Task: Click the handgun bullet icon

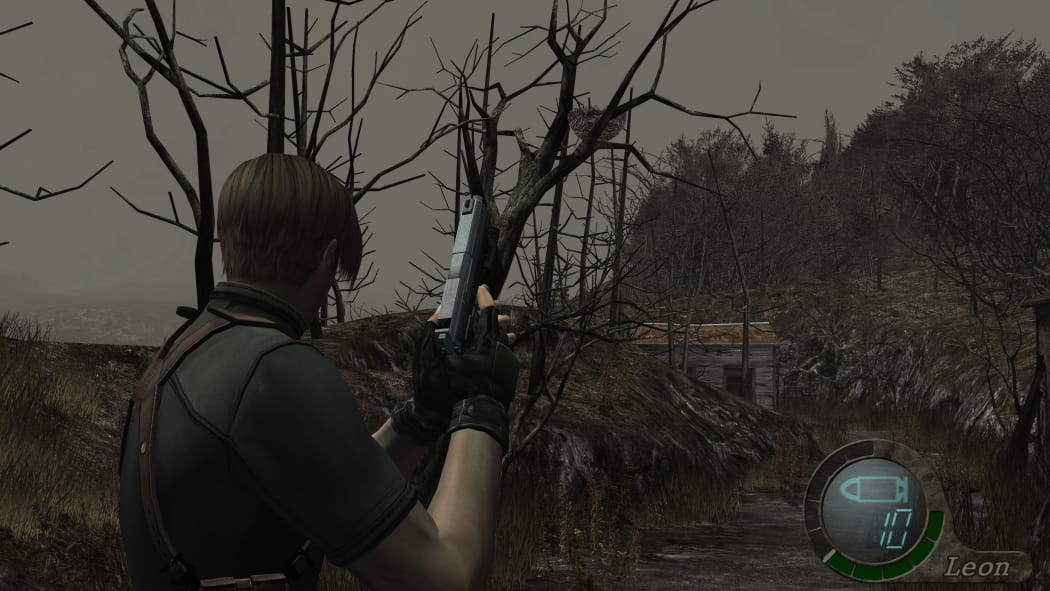Action: pos(873,490)
